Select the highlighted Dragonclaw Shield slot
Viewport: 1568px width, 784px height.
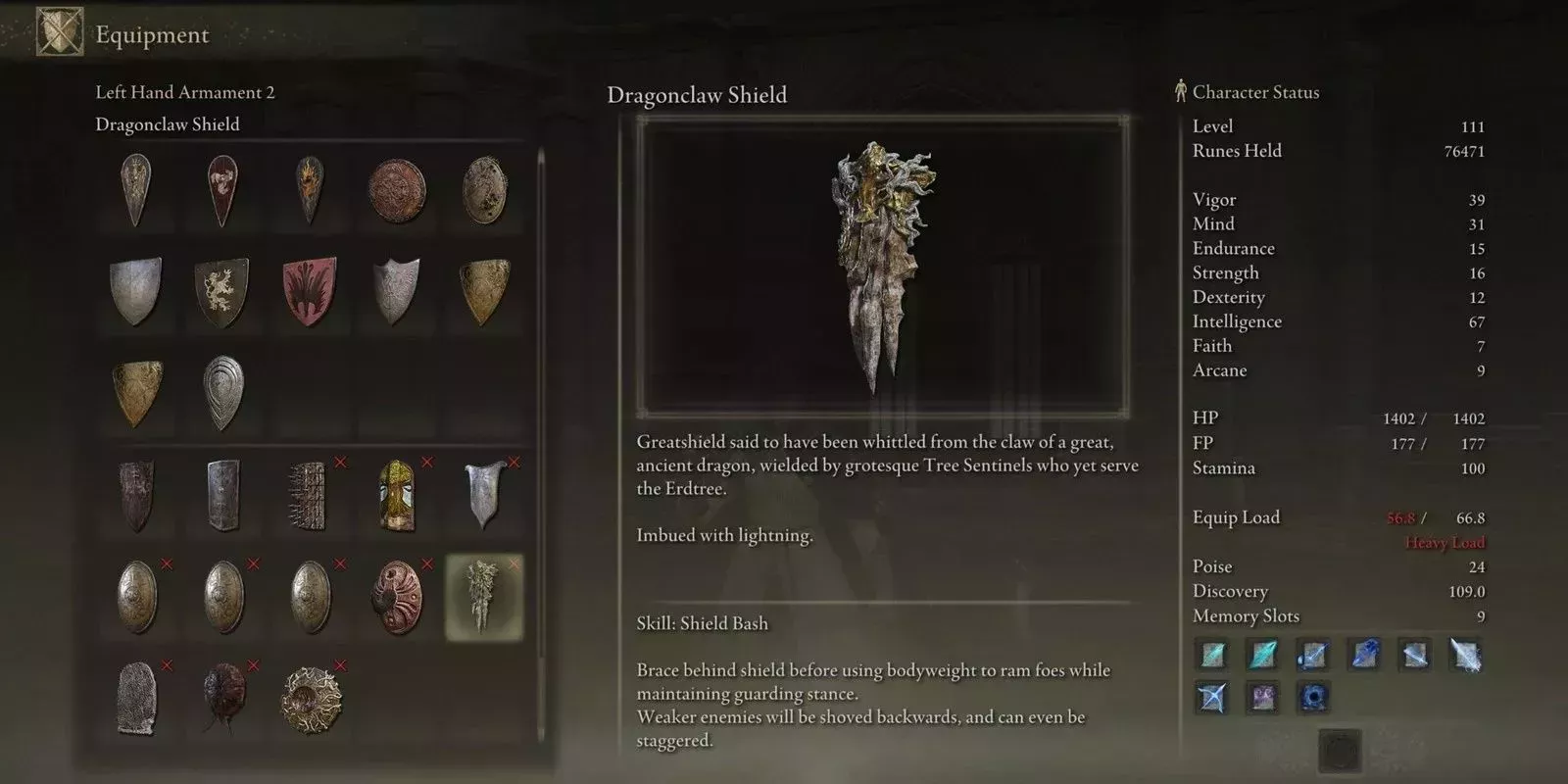[484, 596]
